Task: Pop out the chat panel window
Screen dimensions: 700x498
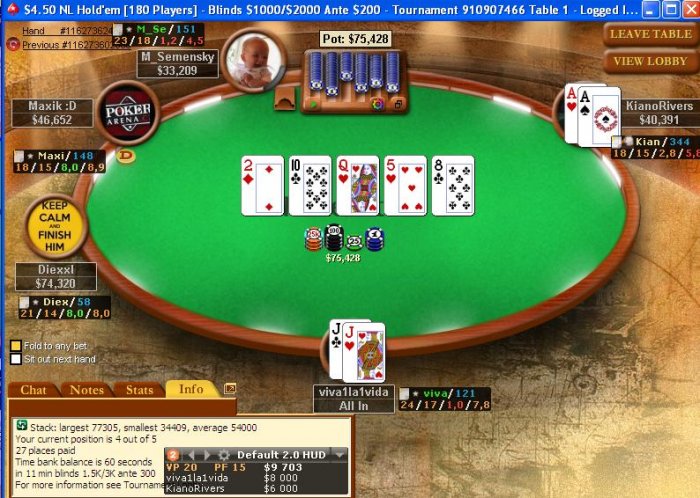Action: click(230, 389)
